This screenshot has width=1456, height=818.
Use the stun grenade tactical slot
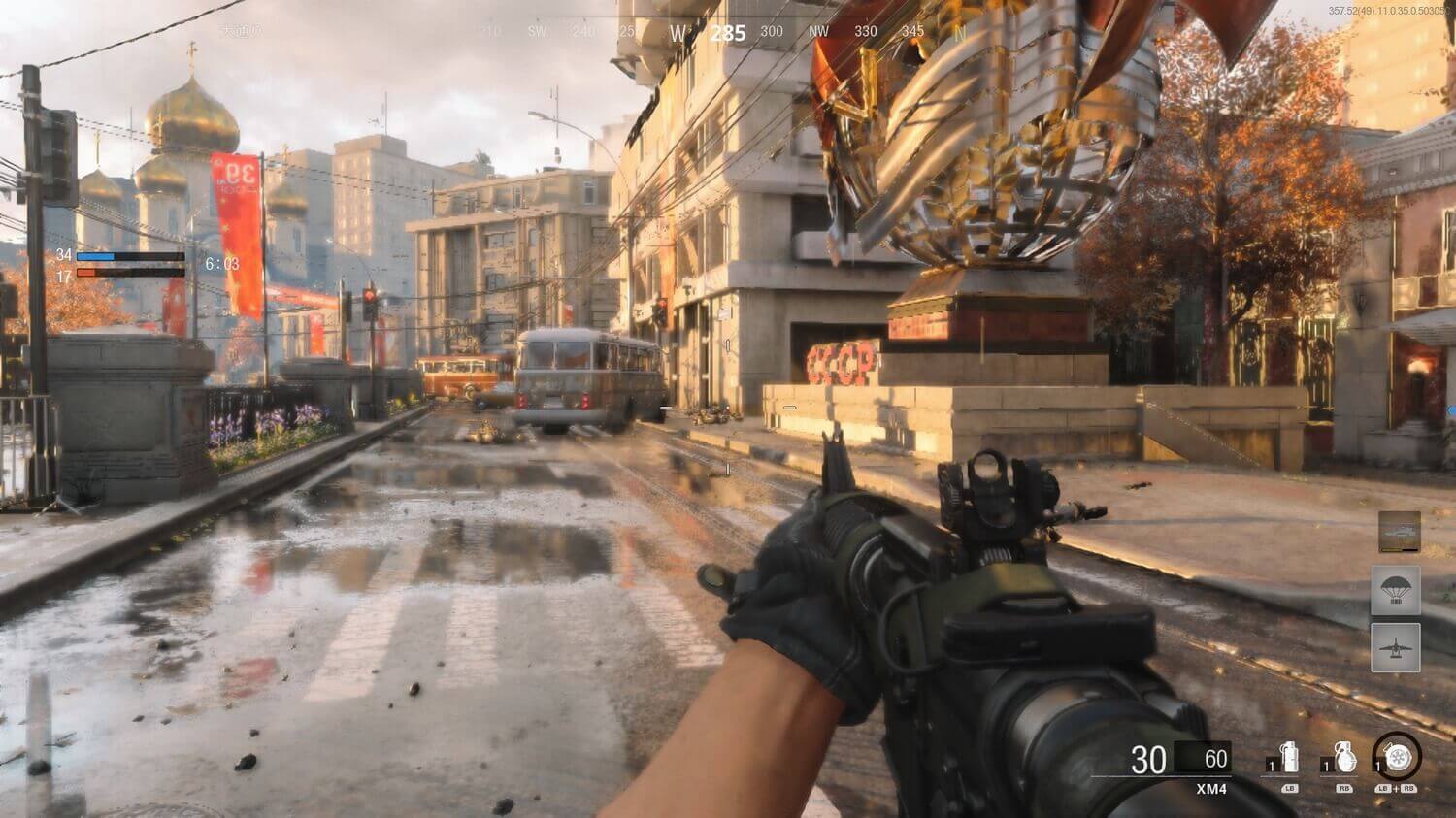pyautogui.click(x=1288, y=759)
